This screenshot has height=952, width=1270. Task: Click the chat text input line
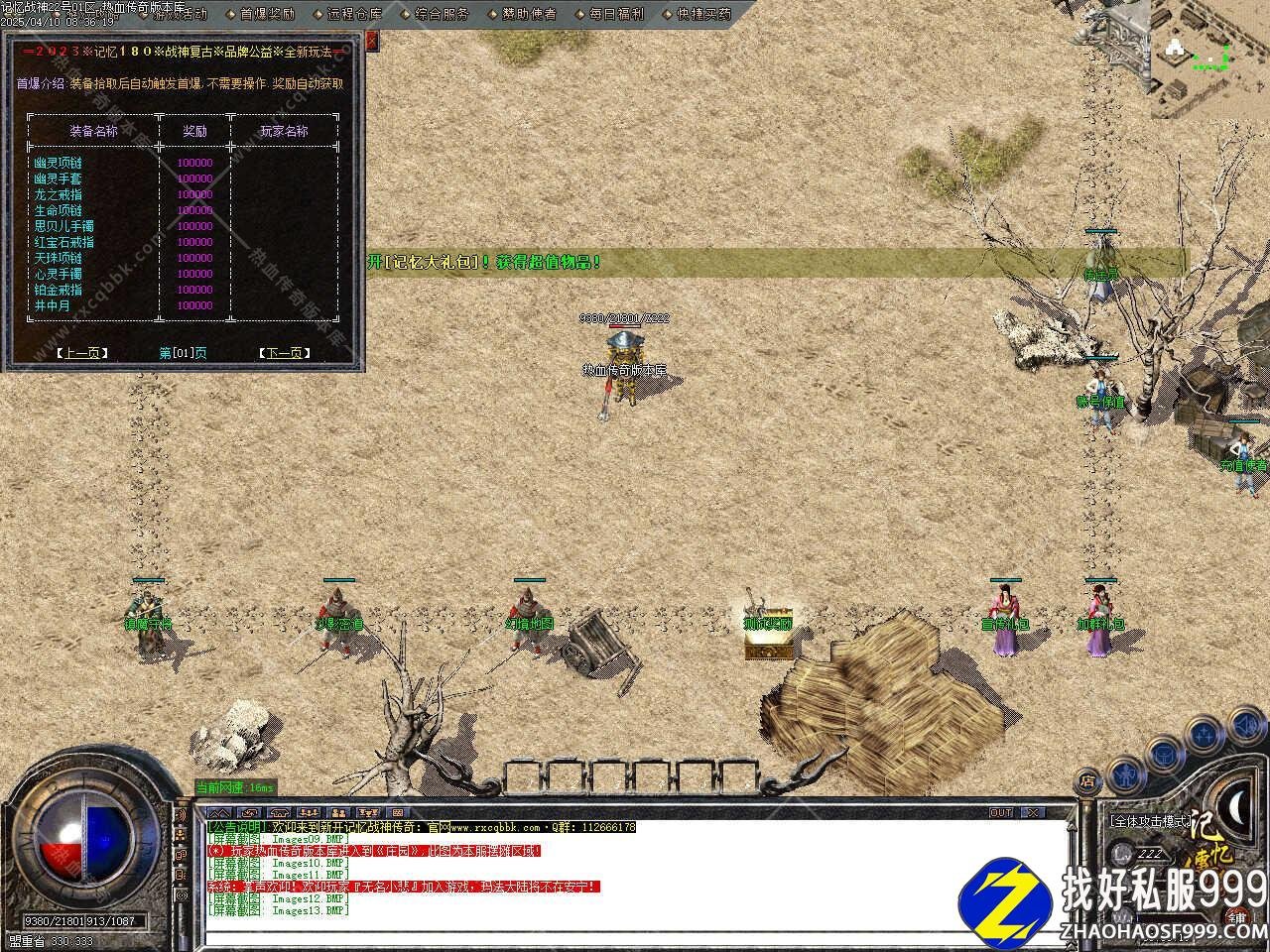point(635,937)
